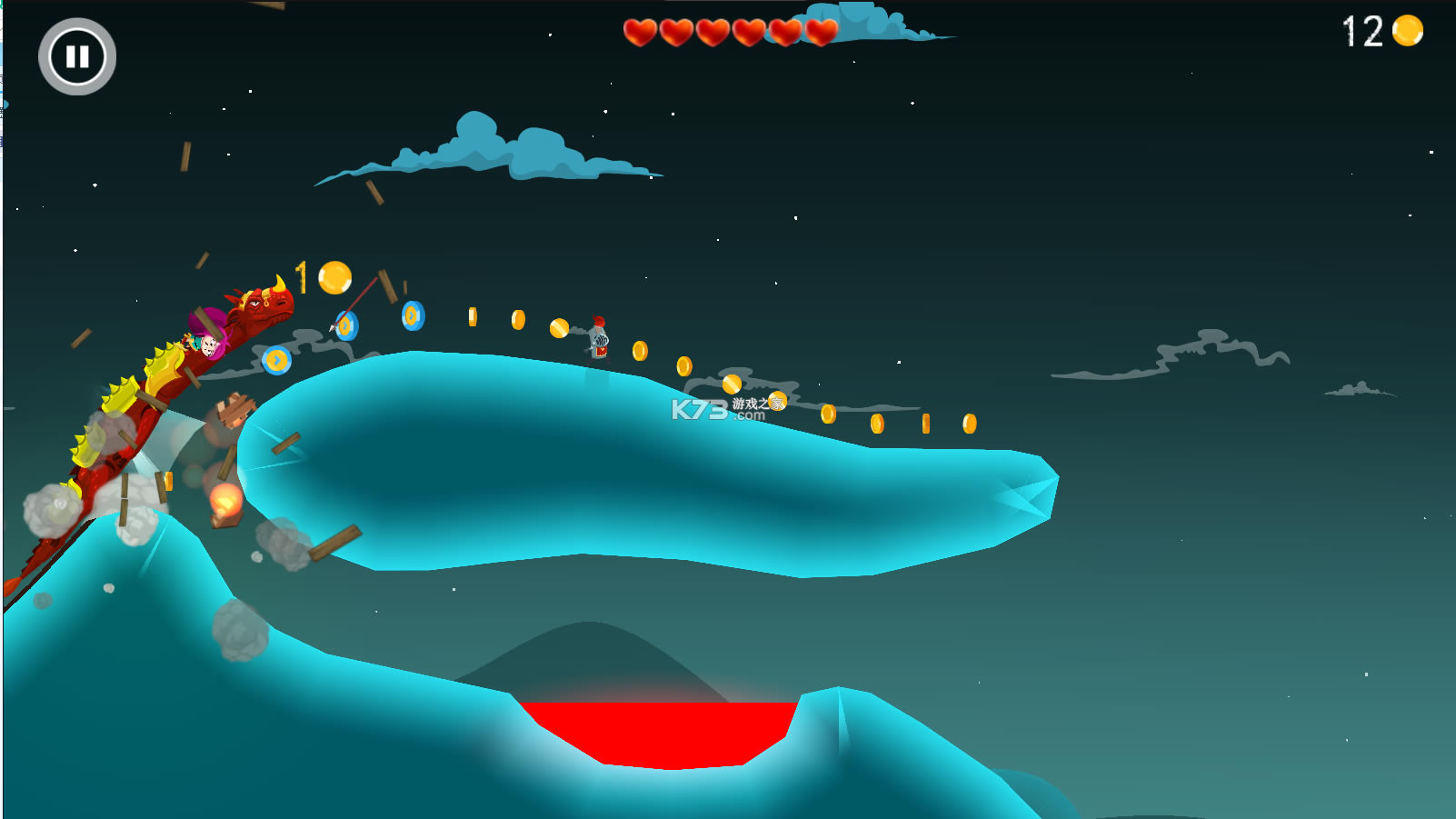Click the pause button
The image size is (1456, 819).
[76, 55]
